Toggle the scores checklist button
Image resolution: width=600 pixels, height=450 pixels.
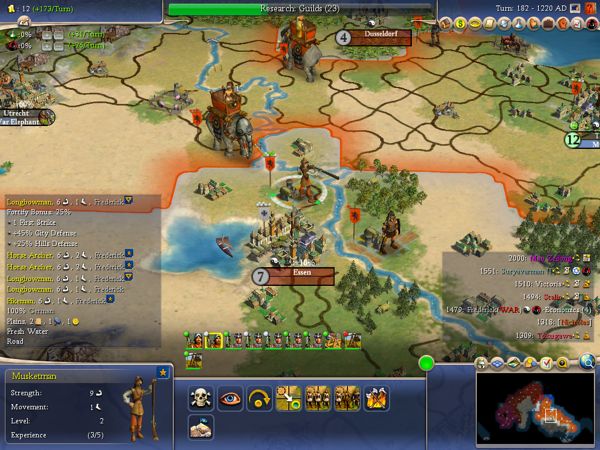tap(547, 362)
